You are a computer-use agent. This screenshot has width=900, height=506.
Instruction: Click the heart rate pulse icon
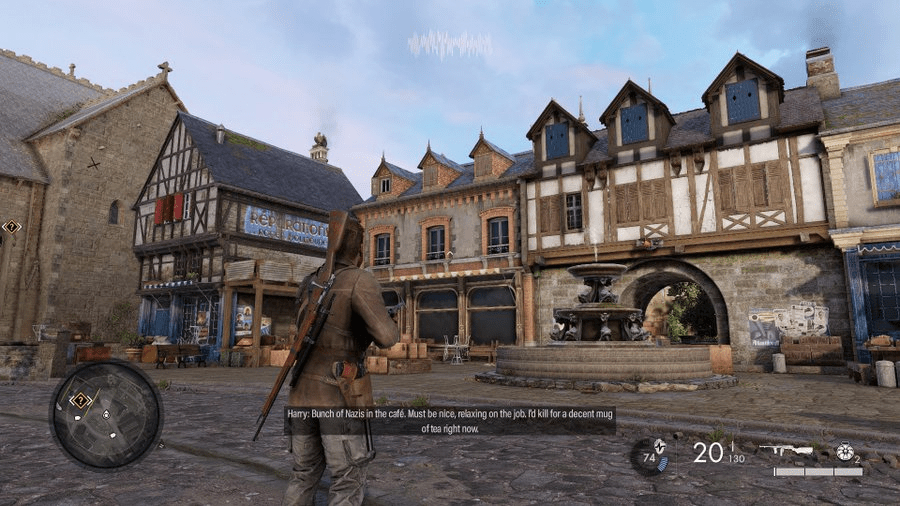pos(659,447)
